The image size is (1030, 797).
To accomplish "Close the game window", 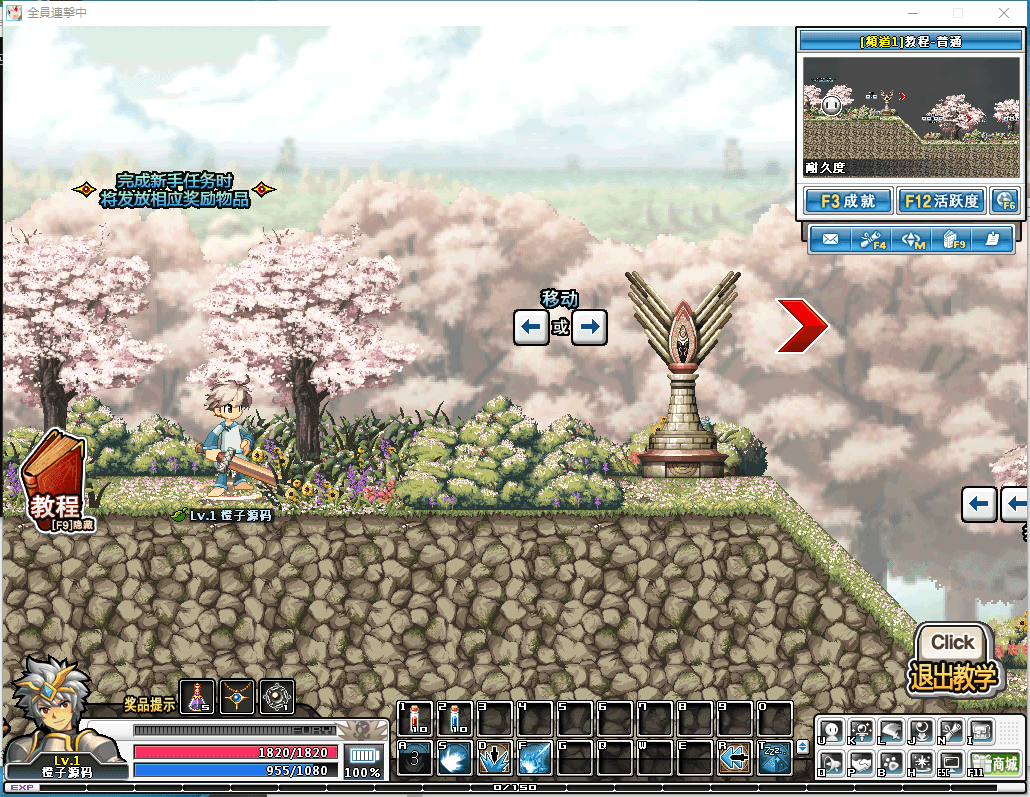I will [1004, 13].
